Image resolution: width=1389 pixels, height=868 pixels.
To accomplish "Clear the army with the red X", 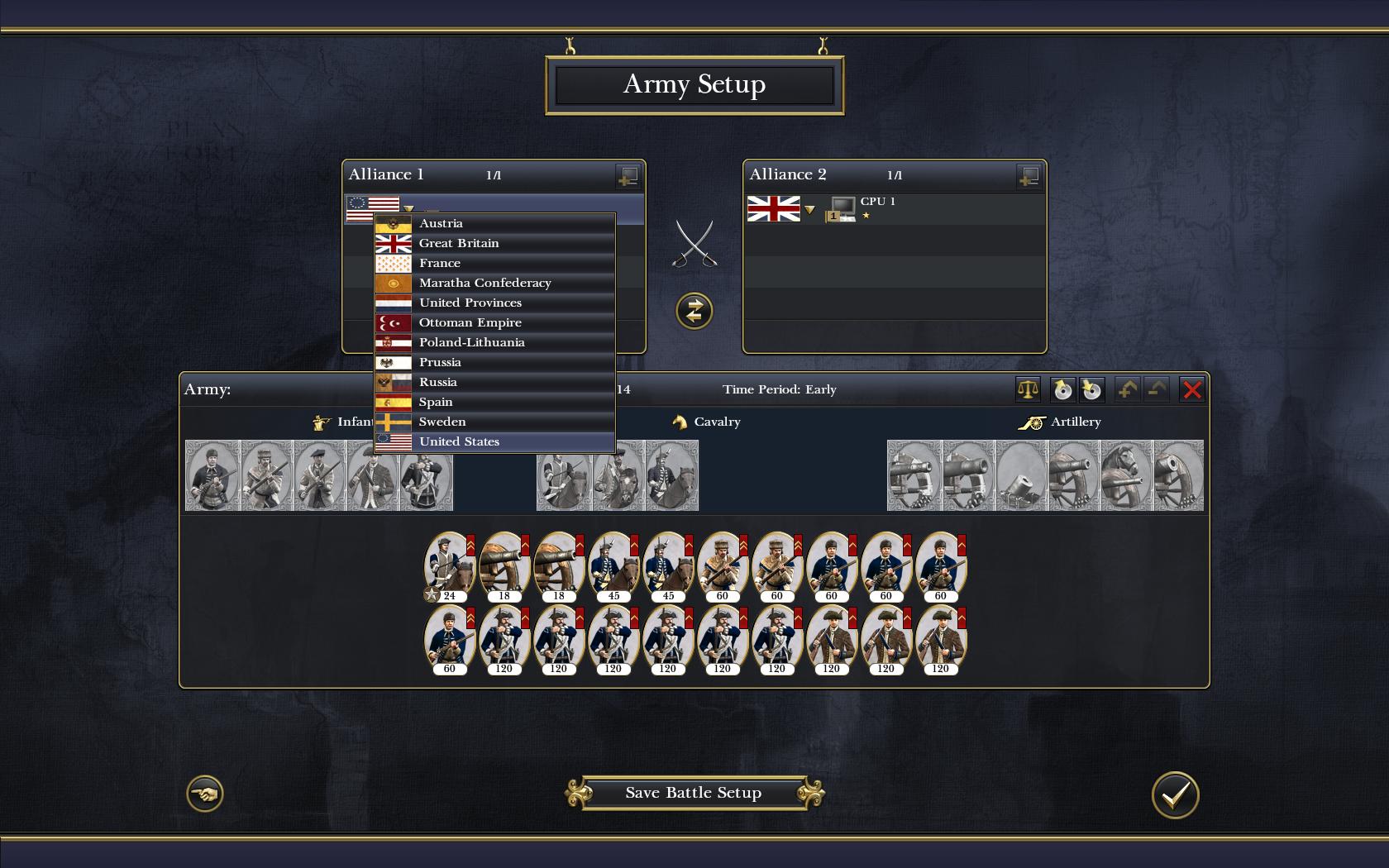I will click(x=1191, y=389).
